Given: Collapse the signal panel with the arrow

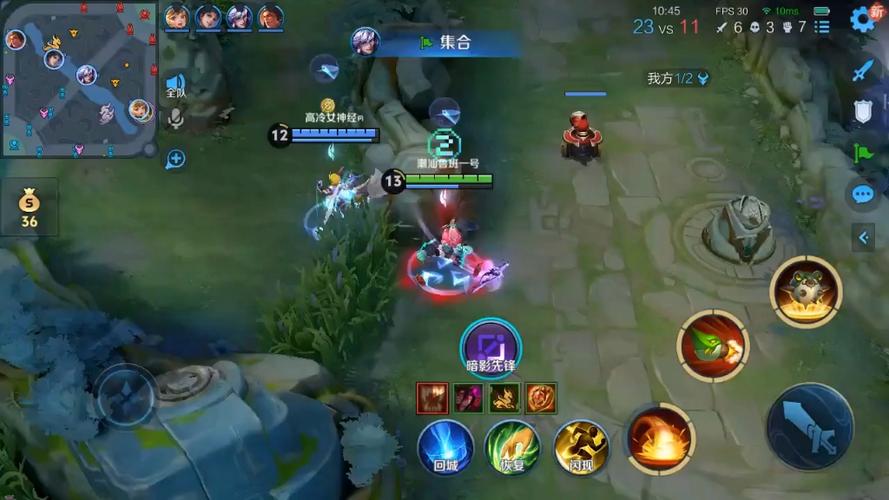Looking at the screenshot, I should coord(863,237).
